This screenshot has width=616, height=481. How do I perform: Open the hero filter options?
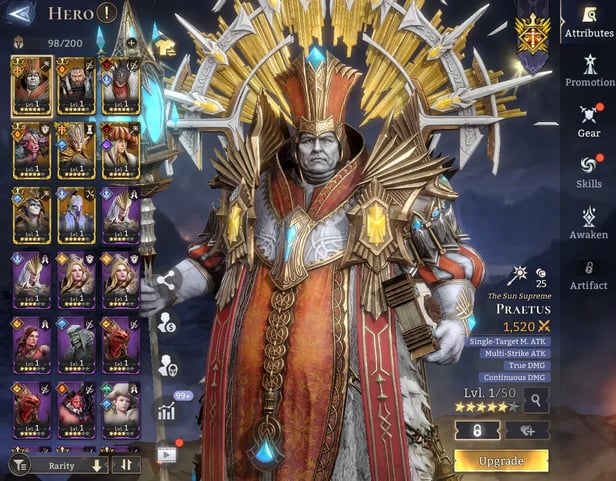[19, 465]
